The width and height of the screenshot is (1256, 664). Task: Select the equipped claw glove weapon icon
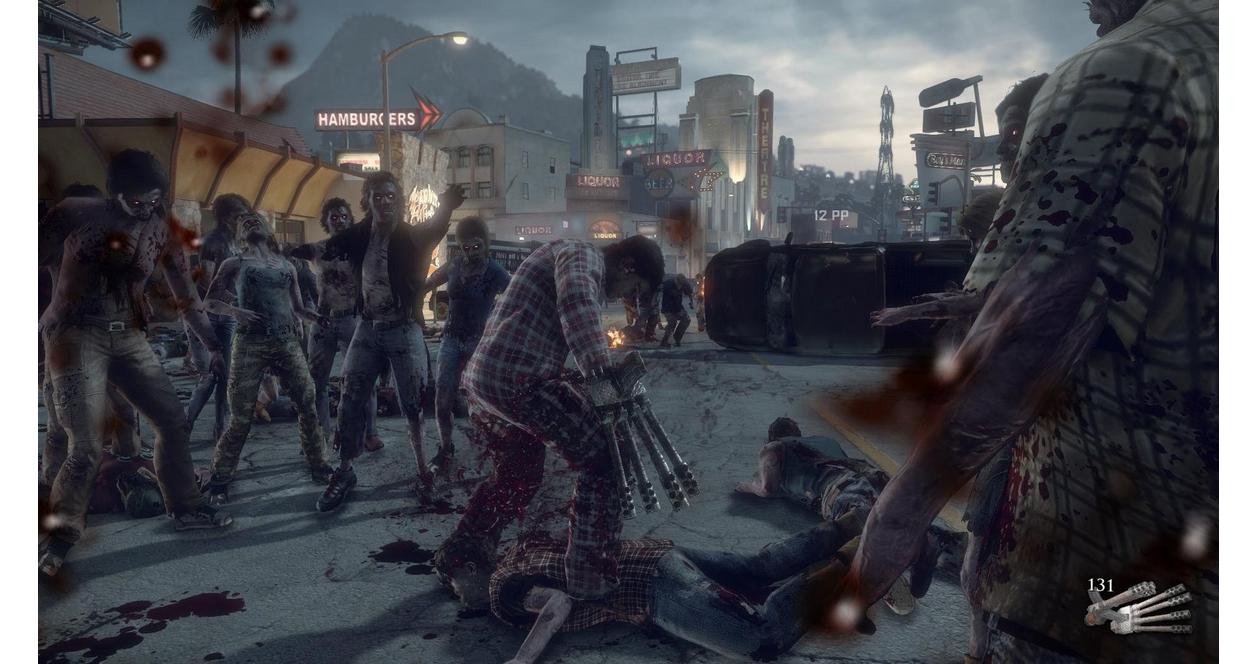click(x=1142, y=609)
